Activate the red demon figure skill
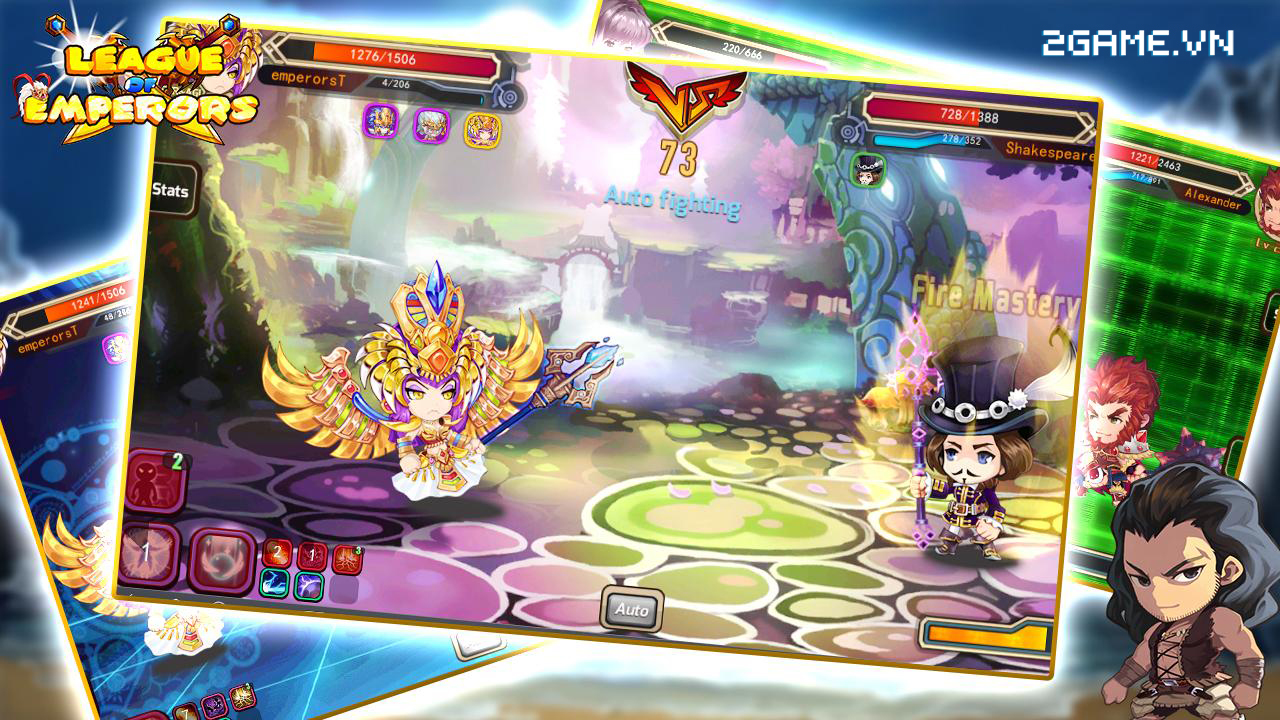The height and width of the screenshot is (720, 1280). pos(155,480)
